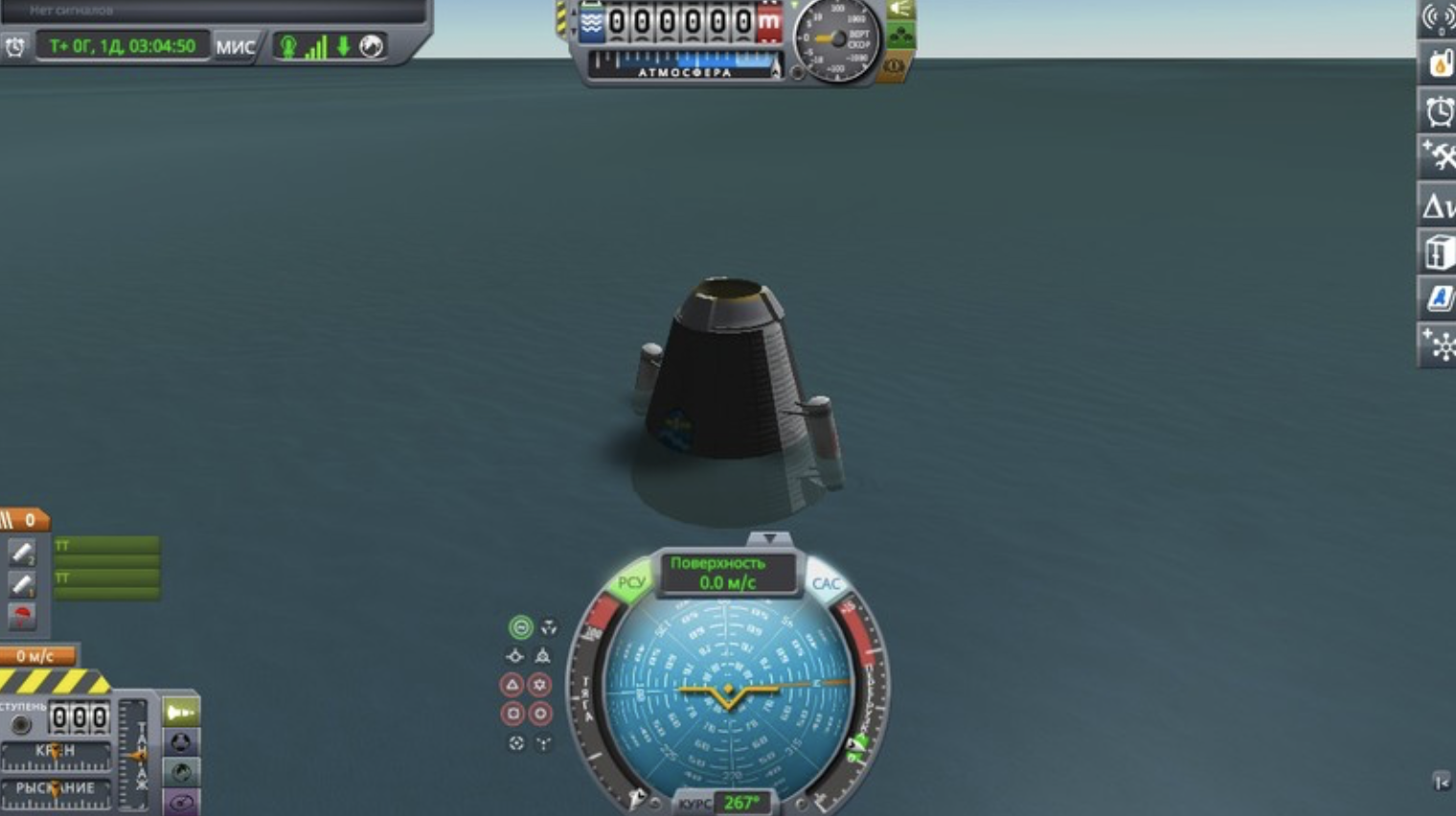This screenshot has height=816, width=1456.
Task: Open the cargo container inventory app
Action: tap(1439, 253)
